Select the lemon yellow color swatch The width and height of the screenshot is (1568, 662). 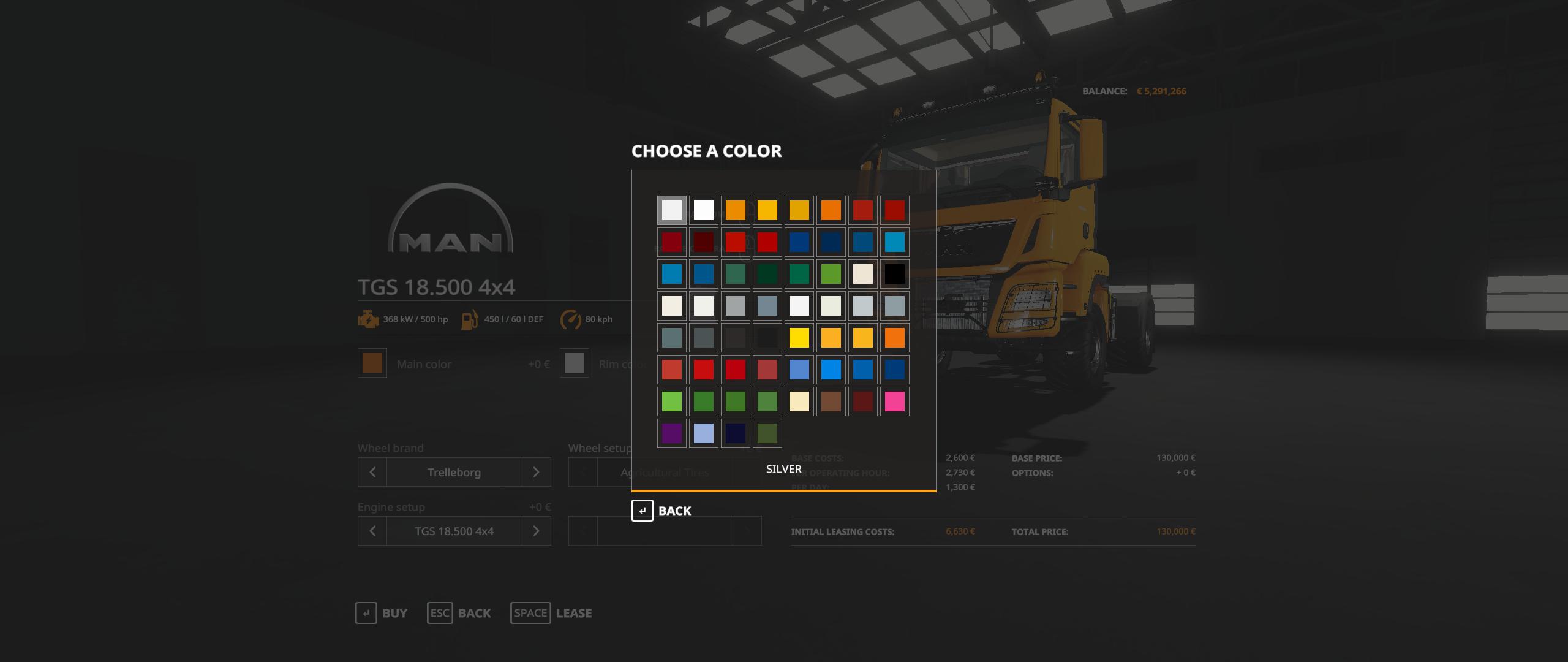click(799, 338)
